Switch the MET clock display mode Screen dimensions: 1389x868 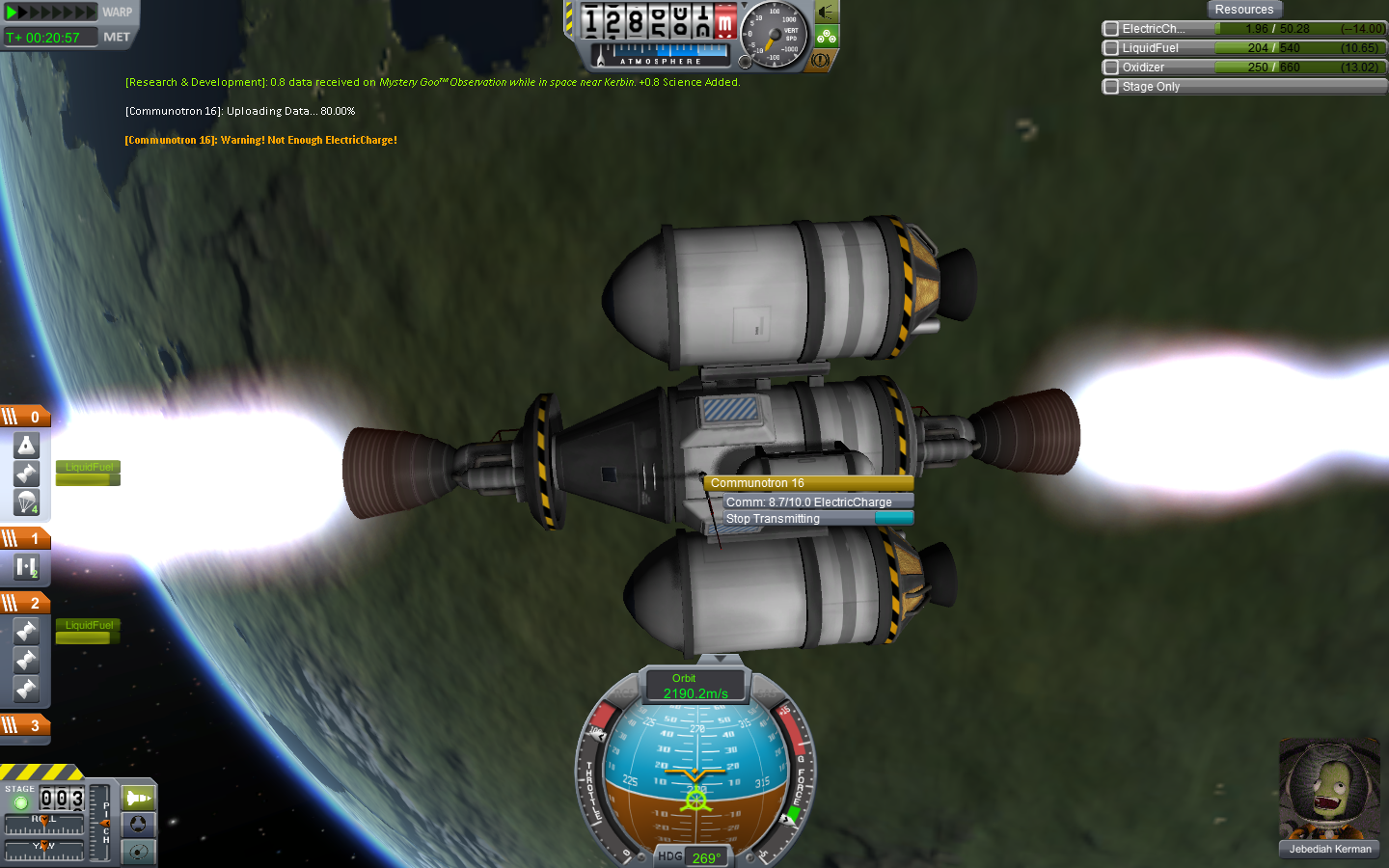117,37
